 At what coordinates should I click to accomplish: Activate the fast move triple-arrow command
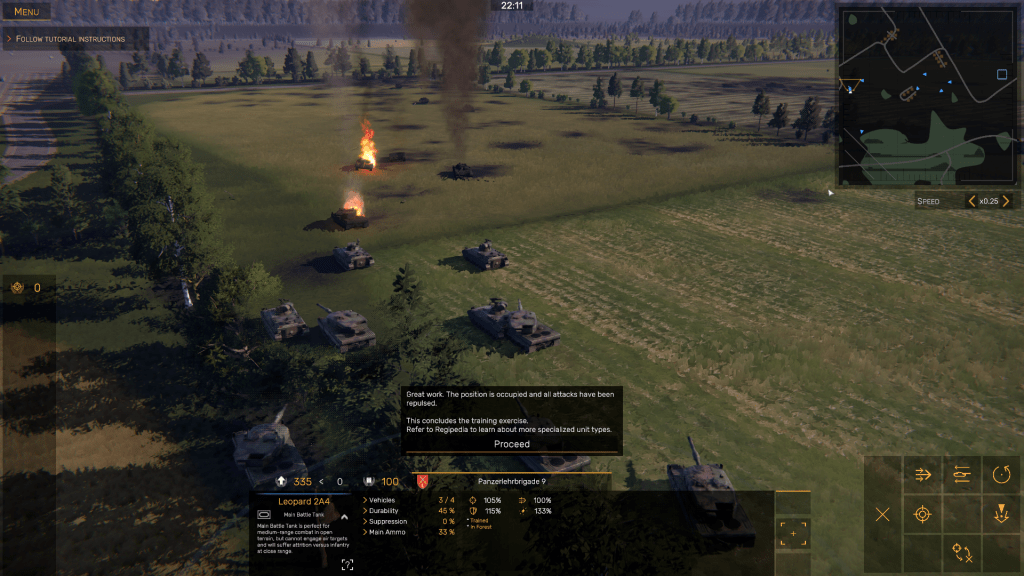tap(923, 475)
